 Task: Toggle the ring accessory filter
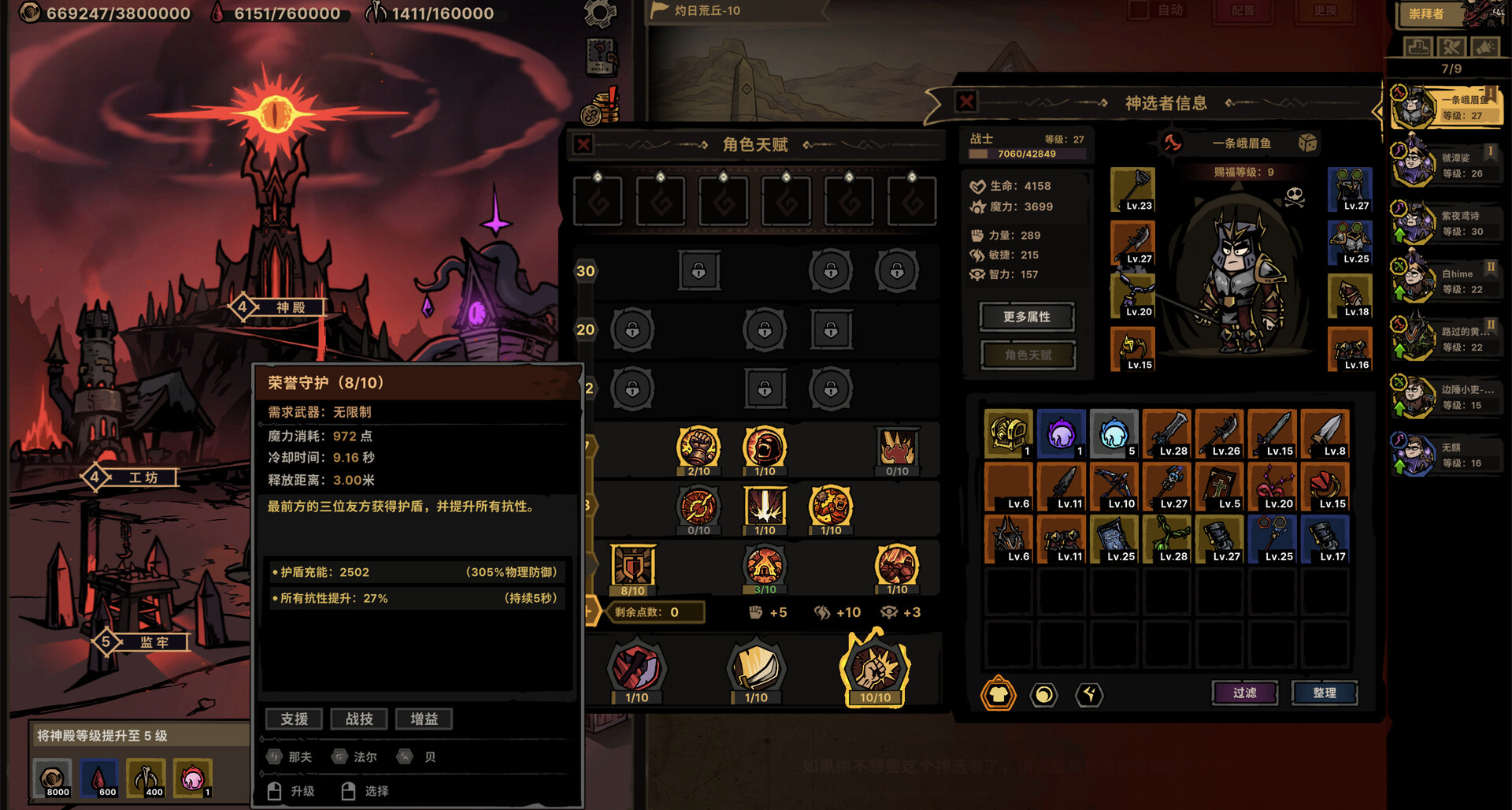point(1044,695)
